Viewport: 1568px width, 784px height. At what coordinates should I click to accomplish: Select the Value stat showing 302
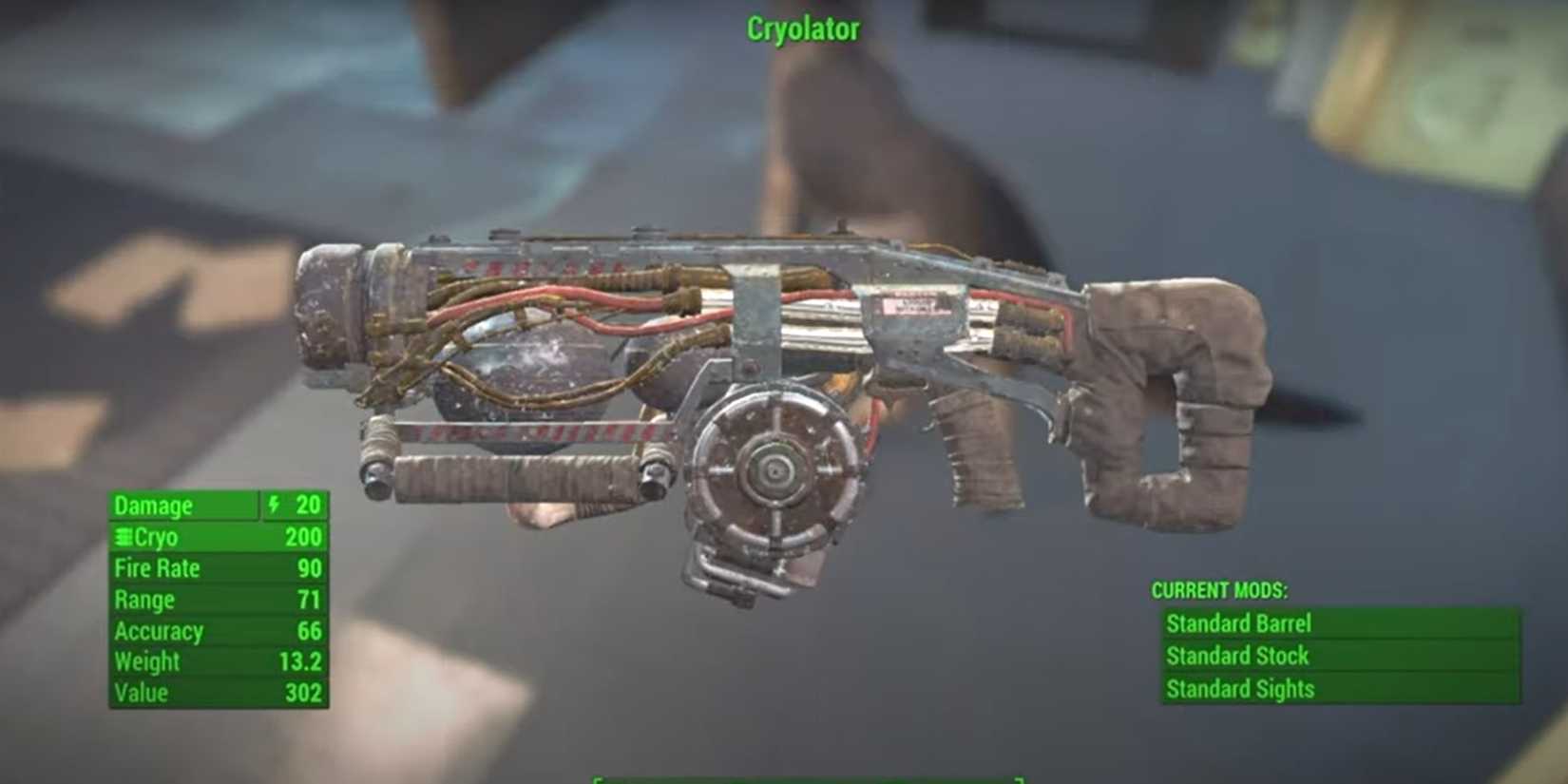[x=219, y=694]
